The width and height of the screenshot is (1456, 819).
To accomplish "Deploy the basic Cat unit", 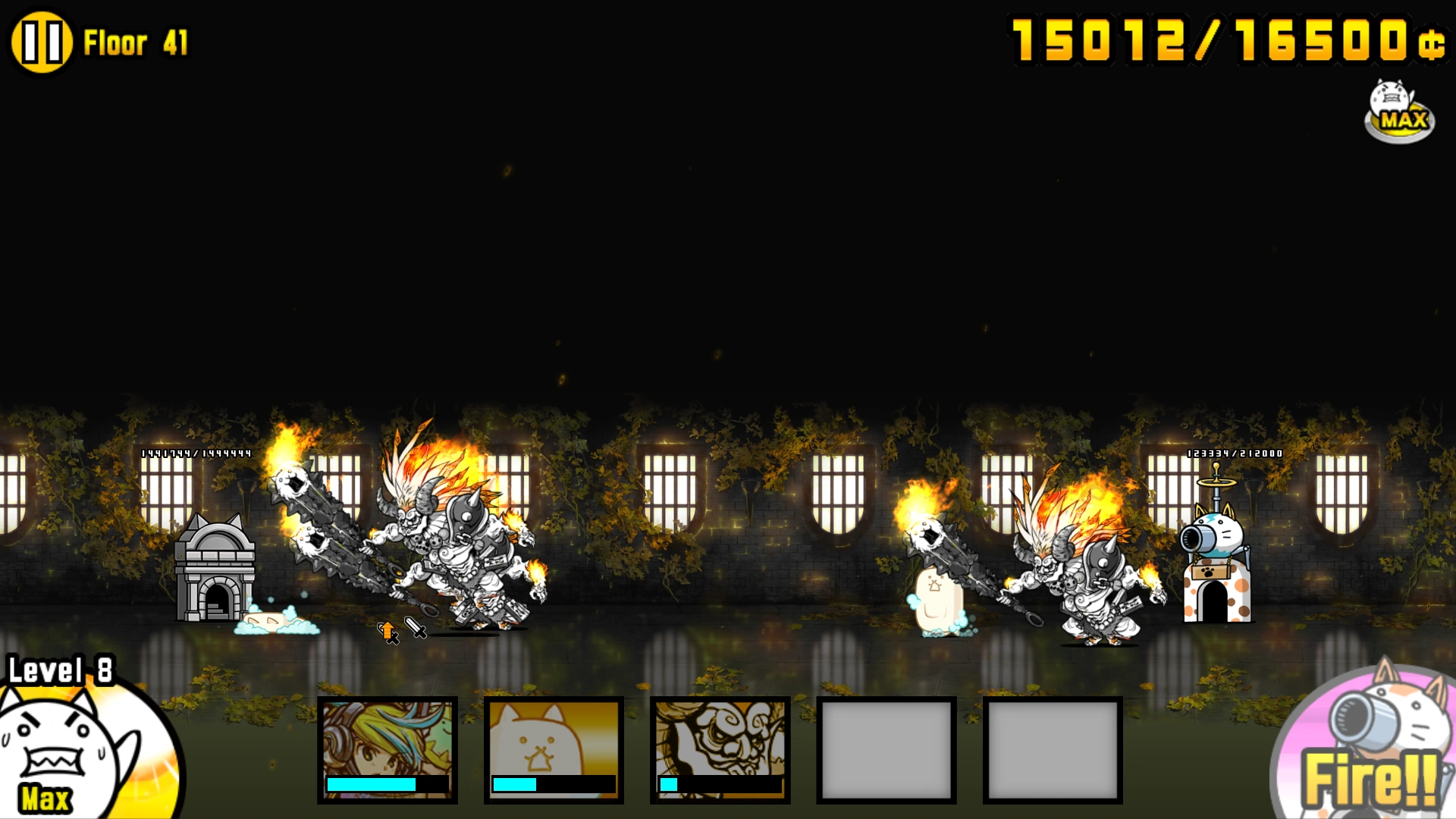I will click(x=553, y=747).
